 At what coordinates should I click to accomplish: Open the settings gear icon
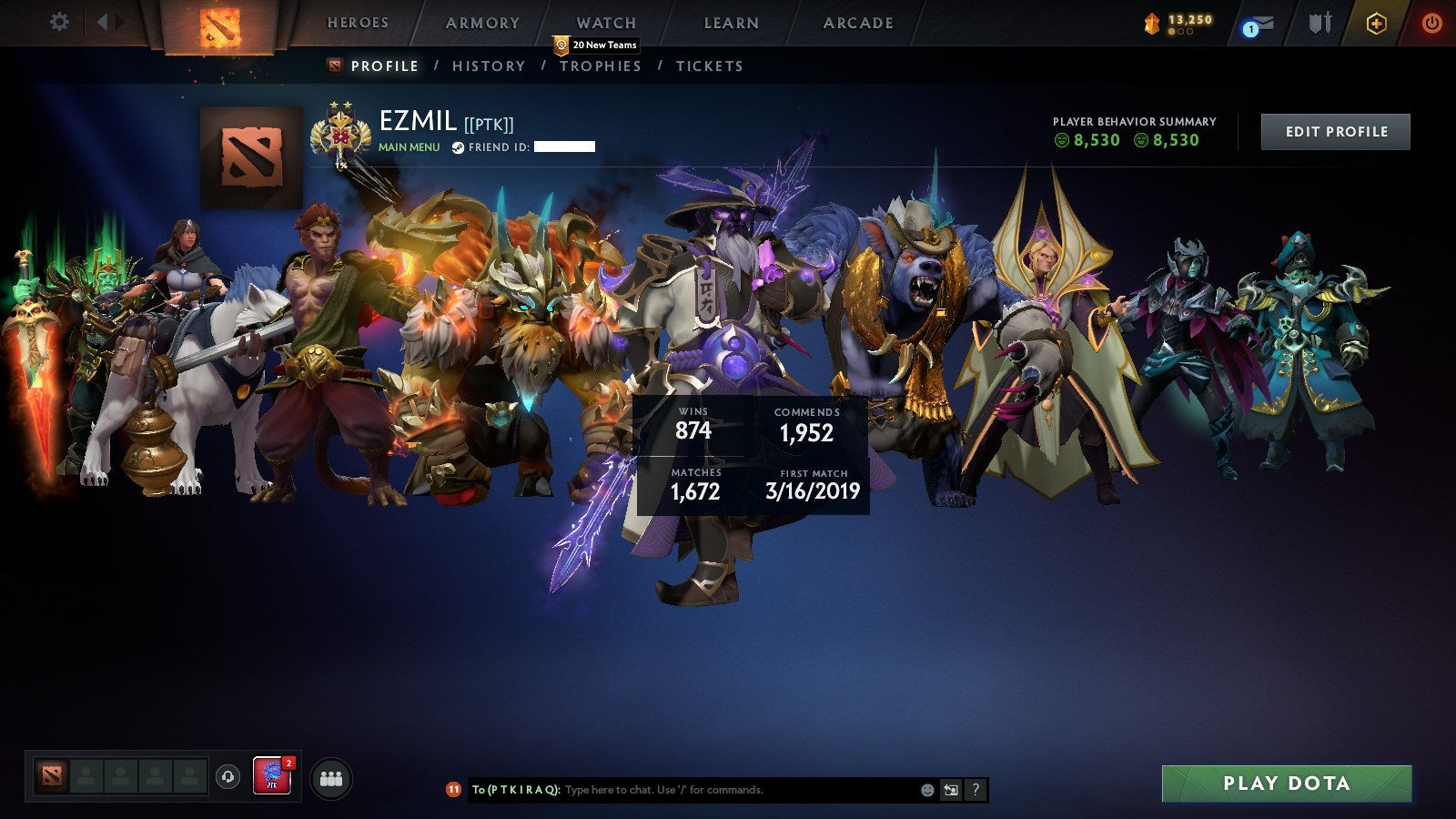pyautogui.click(x=59, y=20)
